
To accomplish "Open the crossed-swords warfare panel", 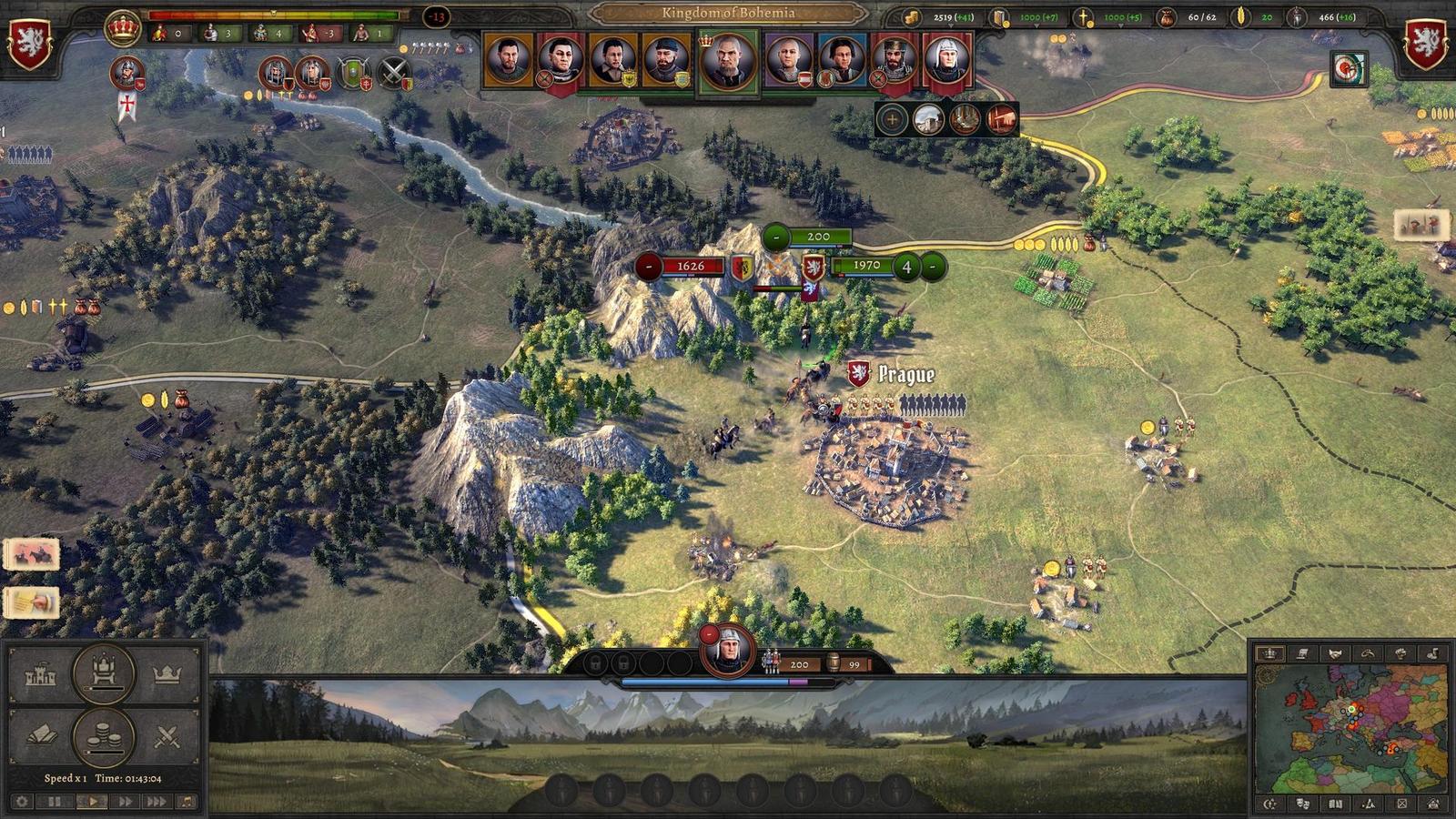I will (x=168, y=735).
